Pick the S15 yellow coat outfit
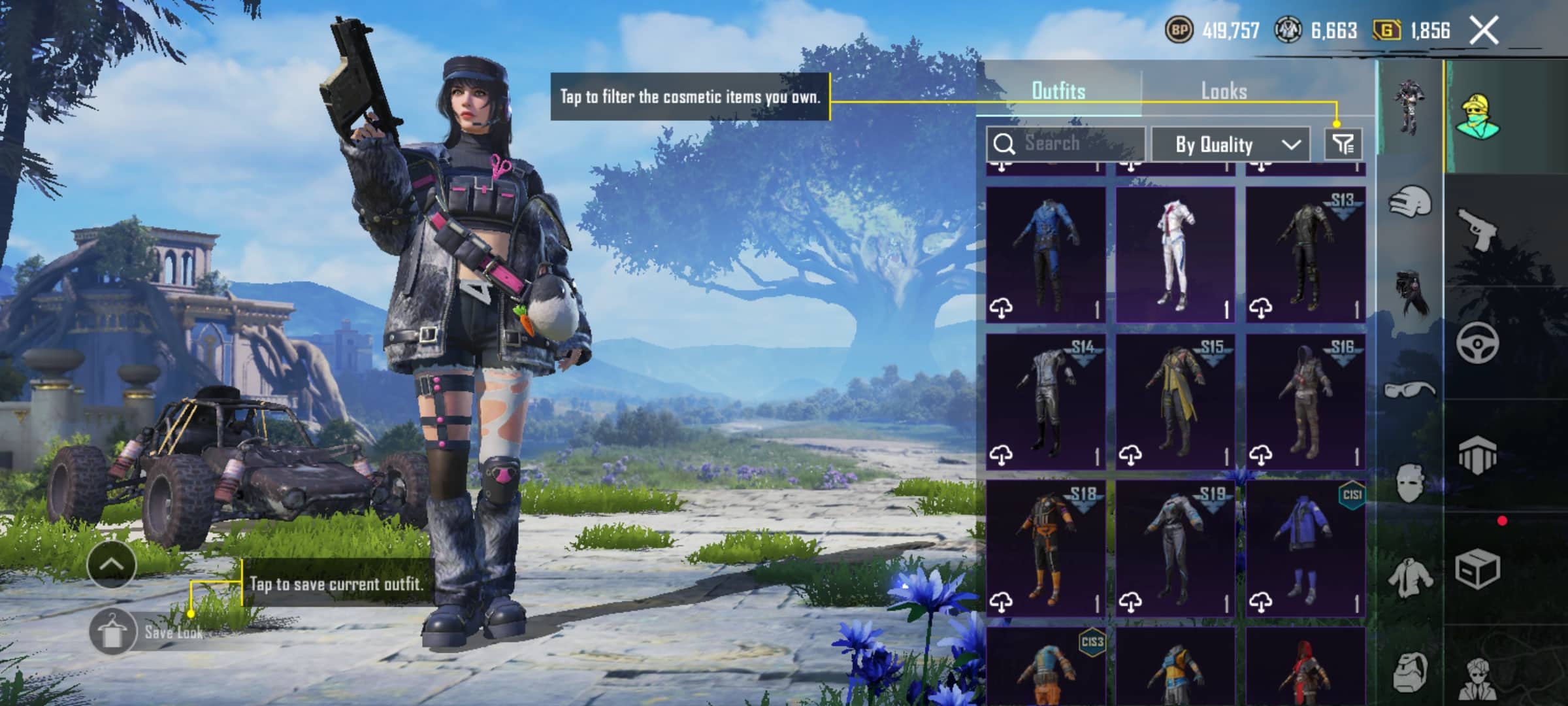1568x706 pixels. point(1175,401)
